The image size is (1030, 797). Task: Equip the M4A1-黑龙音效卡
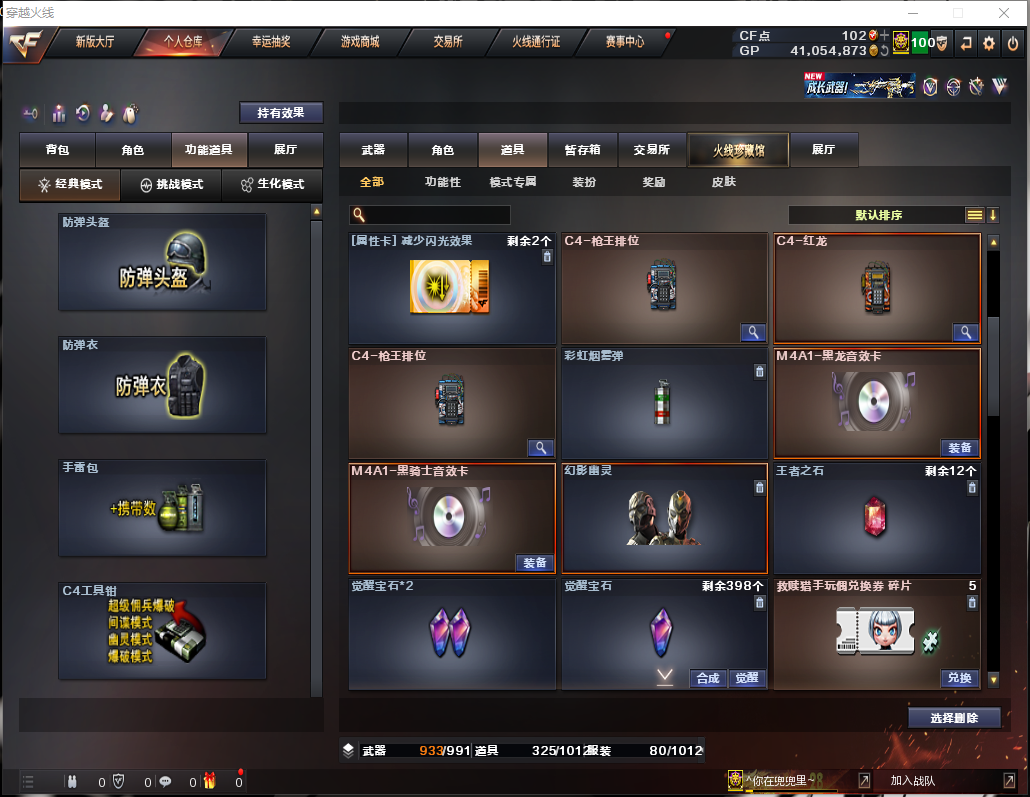coord(958,448)
